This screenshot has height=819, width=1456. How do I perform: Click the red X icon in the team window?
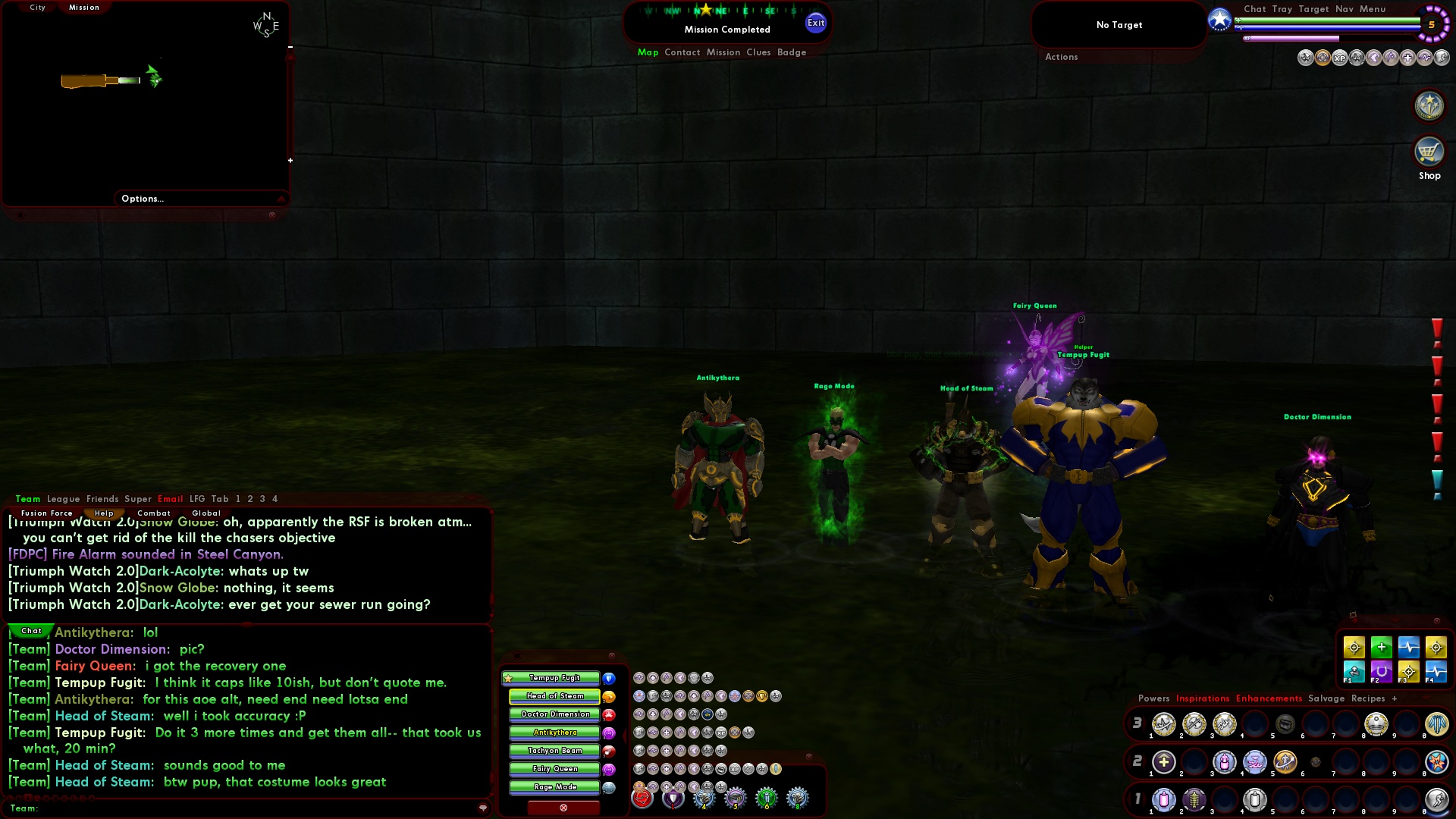(x=563, y=808)
